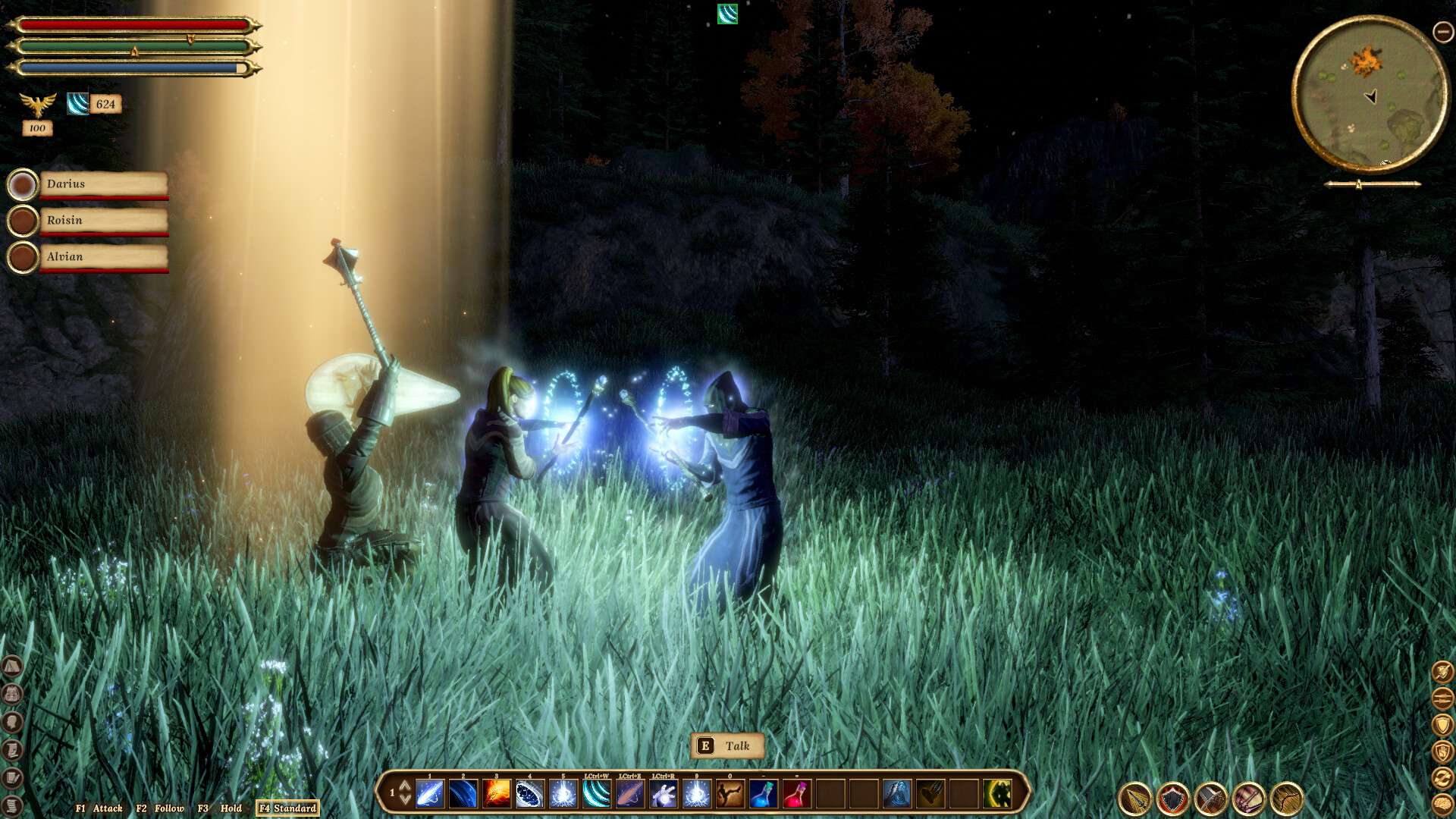Drink the red health potion
This screenshot has width=1456, height=819.
(795, 794)
